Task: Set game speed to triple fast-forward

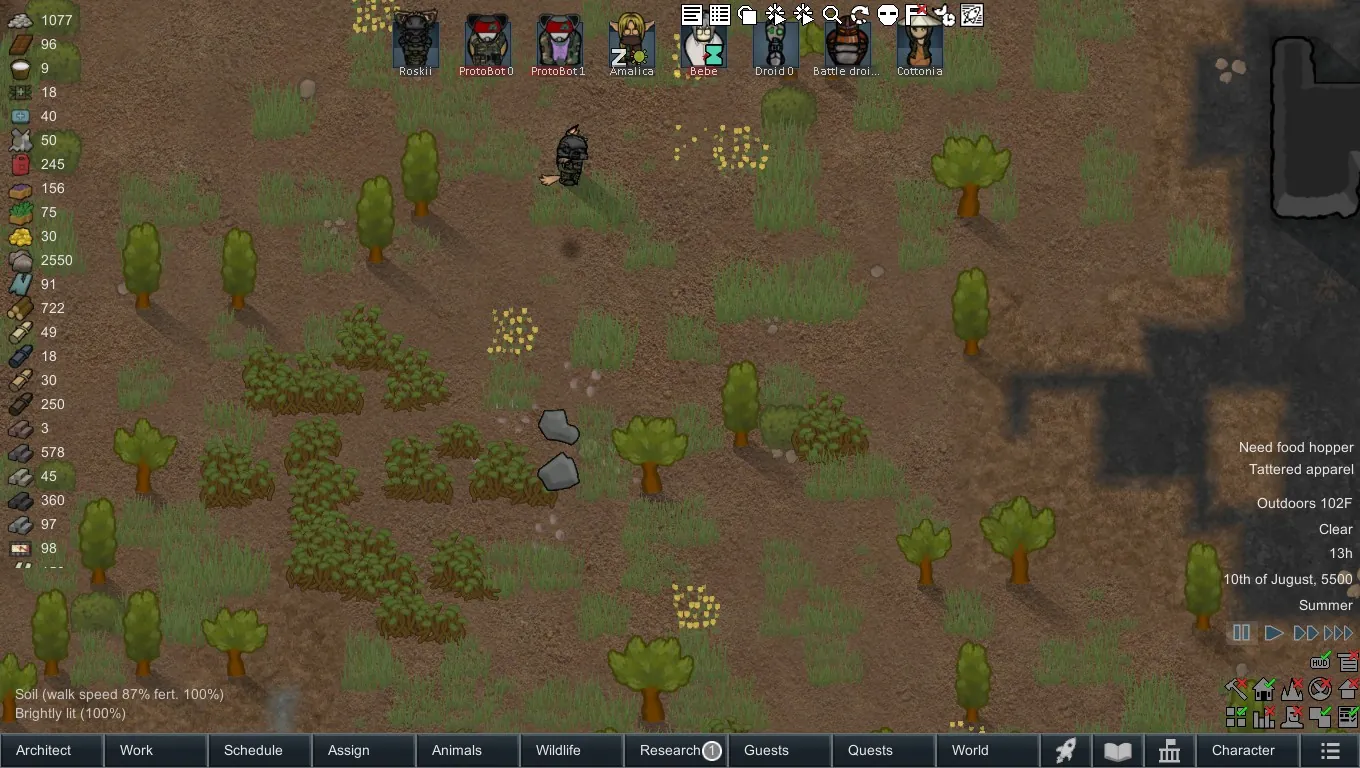Action: [1338, 633]
